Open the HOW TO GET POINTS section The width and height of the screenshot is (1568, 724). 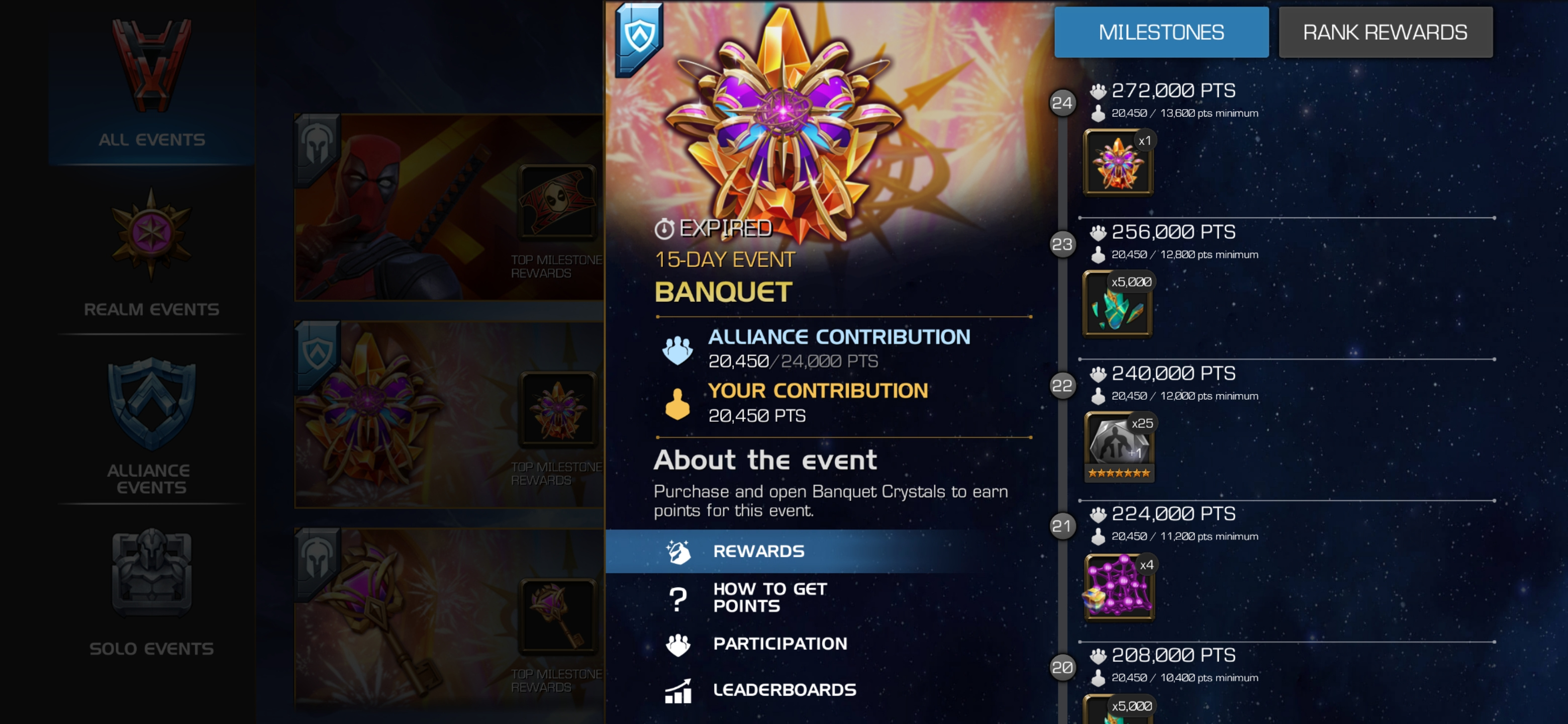click(x=770, y=597)
